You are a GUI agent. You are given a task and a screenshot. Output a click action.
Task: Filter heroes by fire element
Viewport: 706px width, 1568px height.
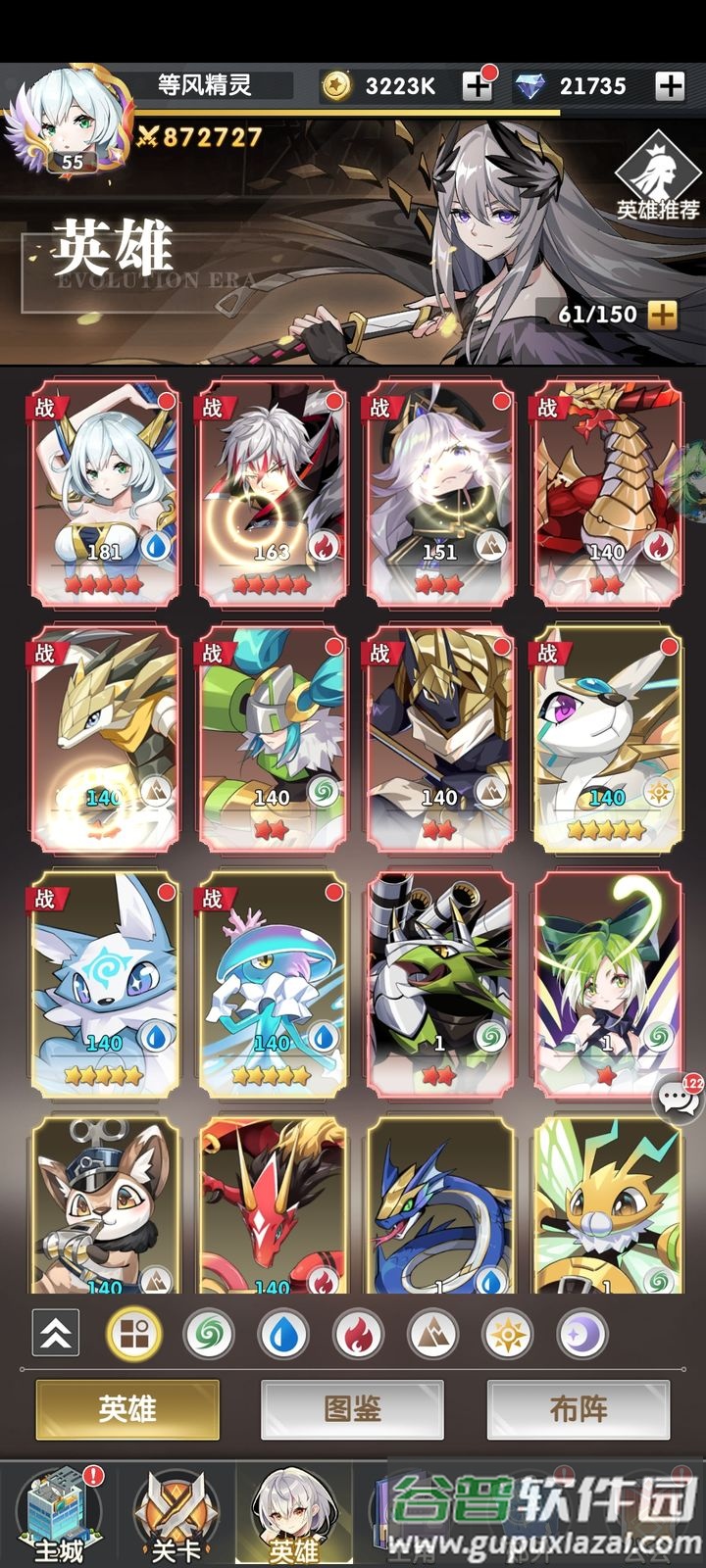[x=358, y=1334]
